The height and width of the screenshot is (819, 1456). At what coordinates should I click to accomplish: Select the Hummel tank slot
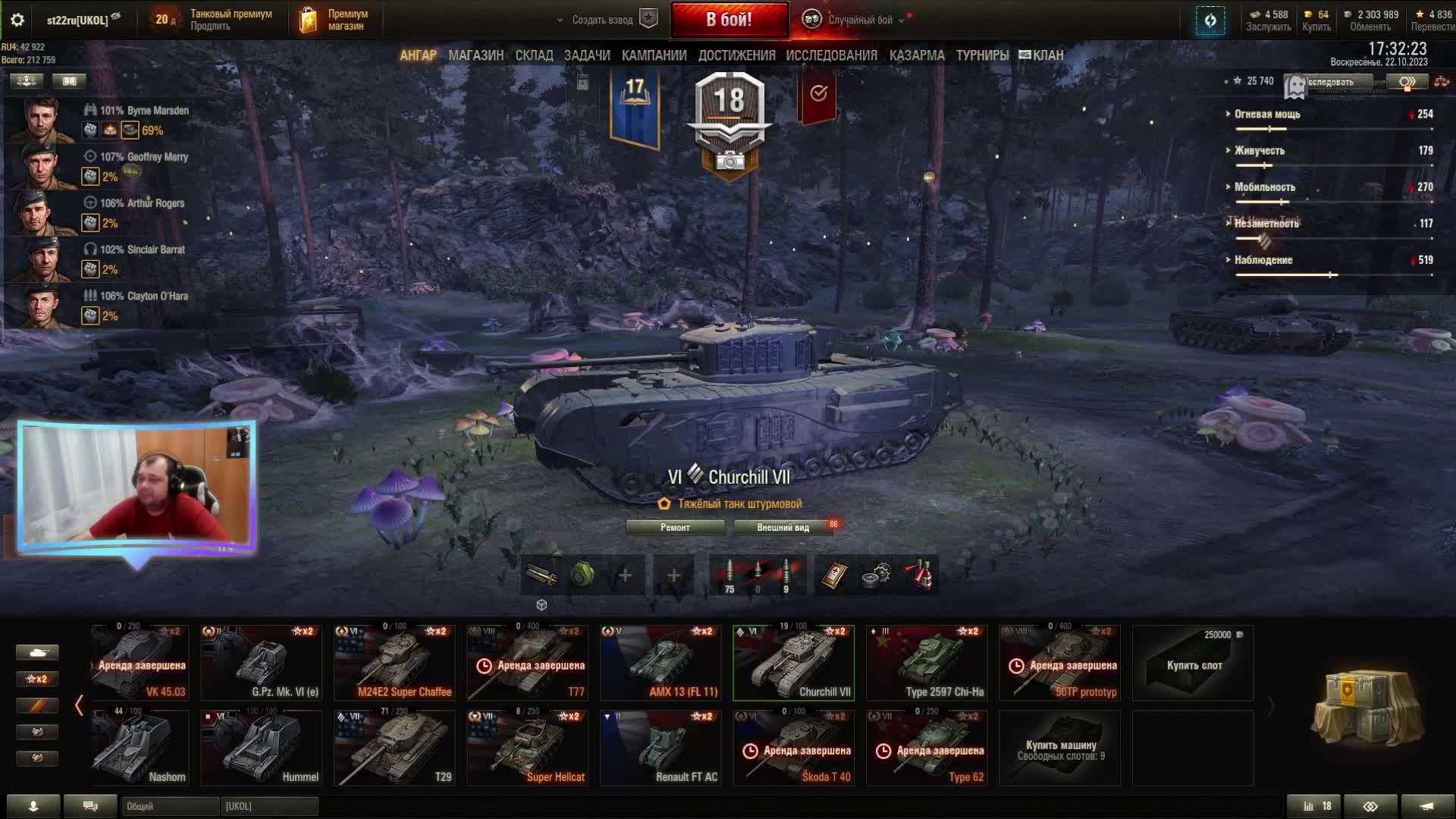(262, 748)
